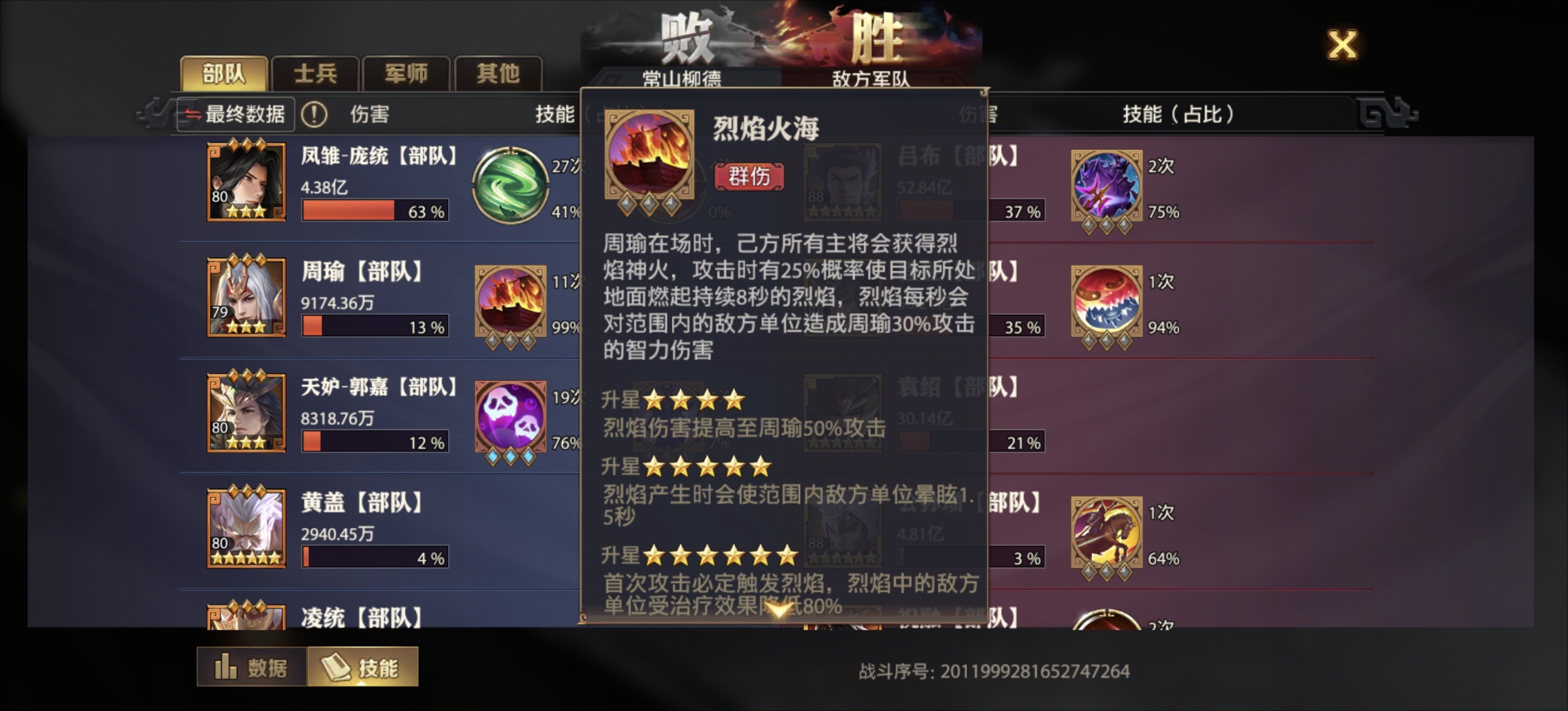
Task: Click the exclamation info icon beside 伤害 header
Action: (x=315, y=114)
